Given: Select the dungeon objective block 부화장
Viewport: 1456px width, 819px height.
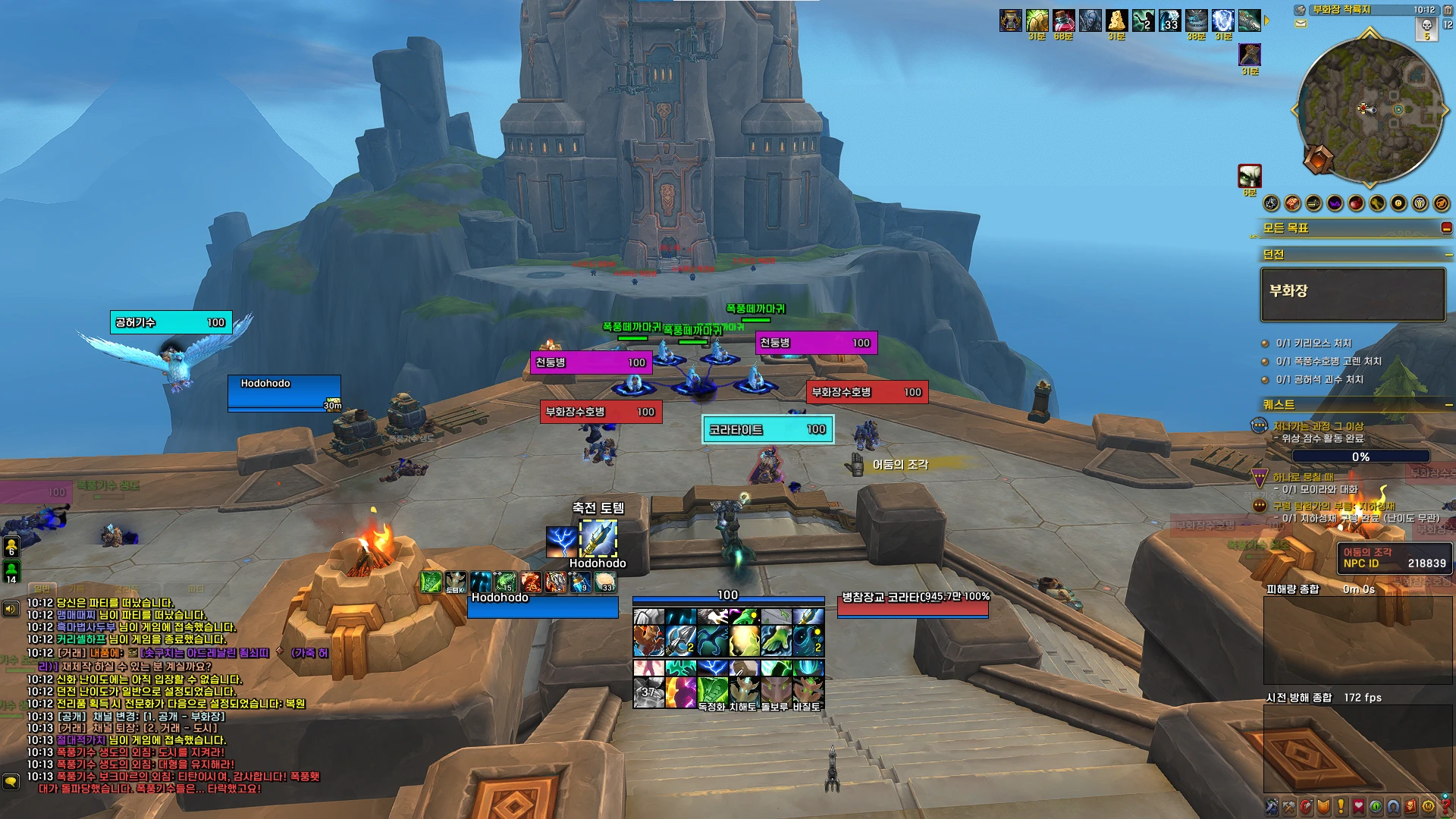Looking at the screenshot, I should point(1352,294).
